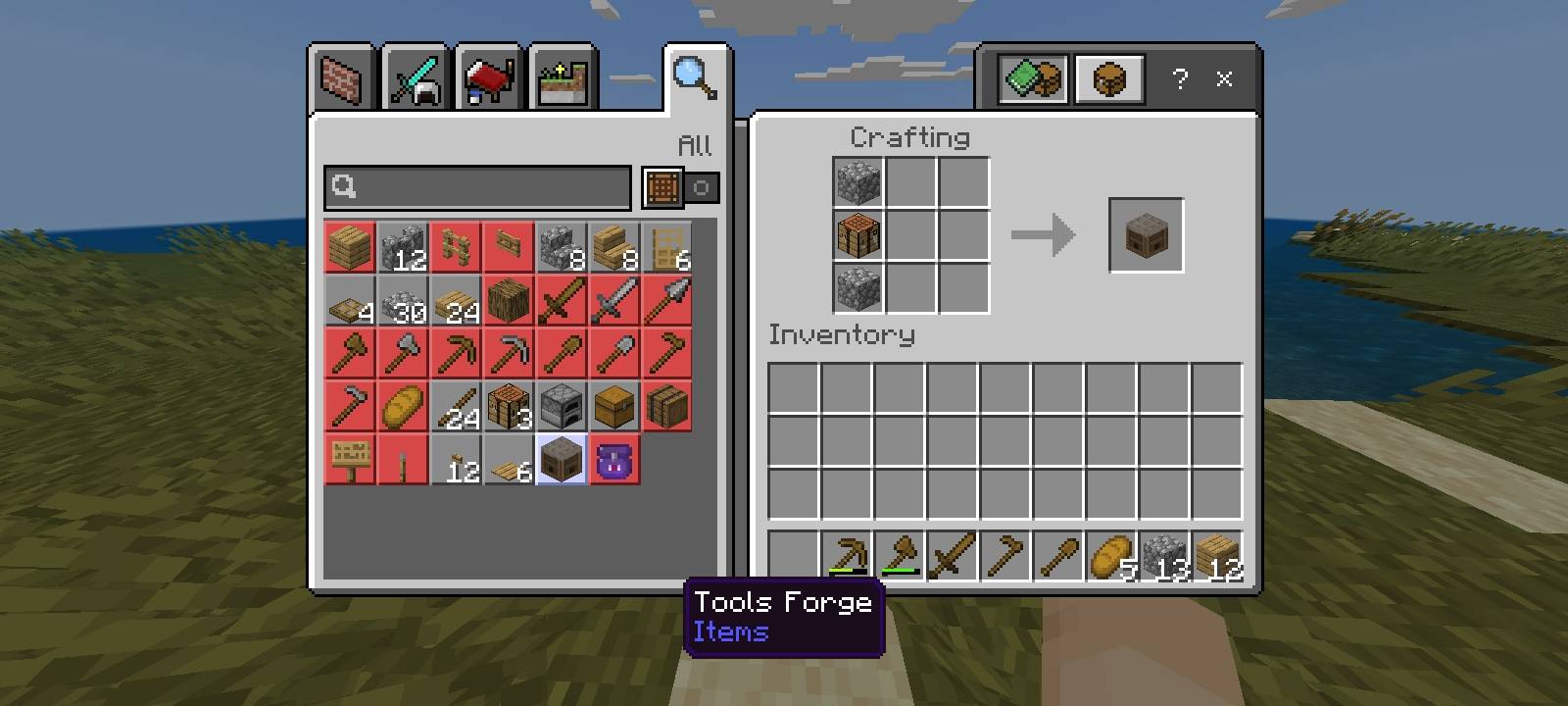
Task: Pick the chest recipe
Action: pyautogui.click(x=614, y=406)
